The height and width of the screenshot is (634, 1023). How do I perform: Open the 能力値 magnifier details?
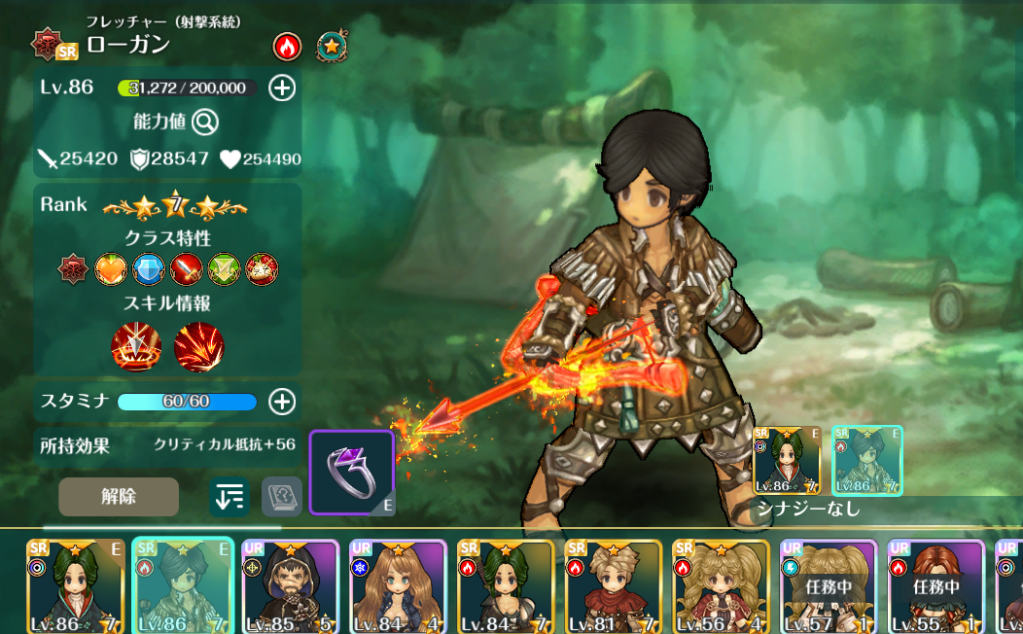206,122
